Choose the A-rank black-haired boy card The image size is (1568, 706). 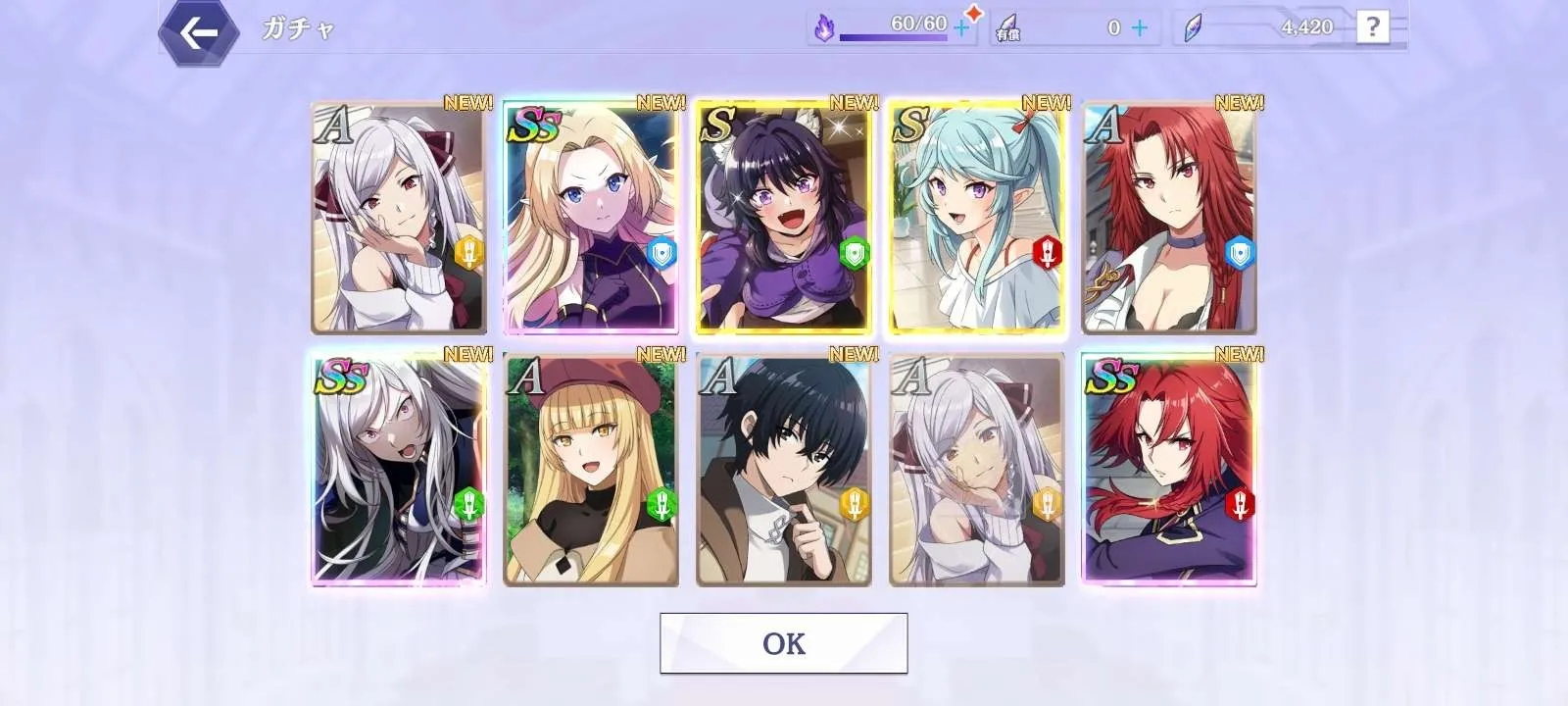(783, 471)
